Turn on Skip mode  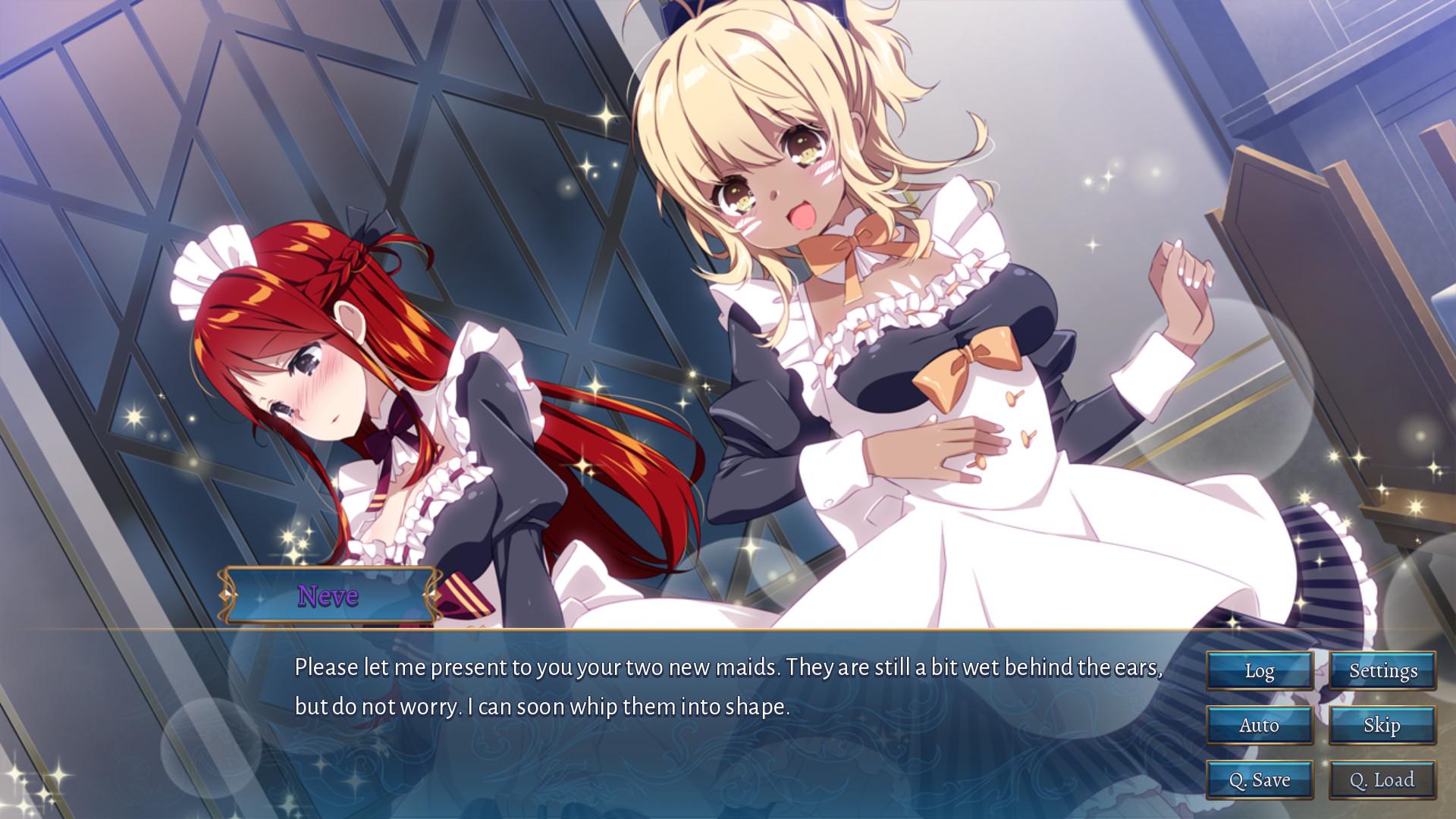coord(1382,725)
